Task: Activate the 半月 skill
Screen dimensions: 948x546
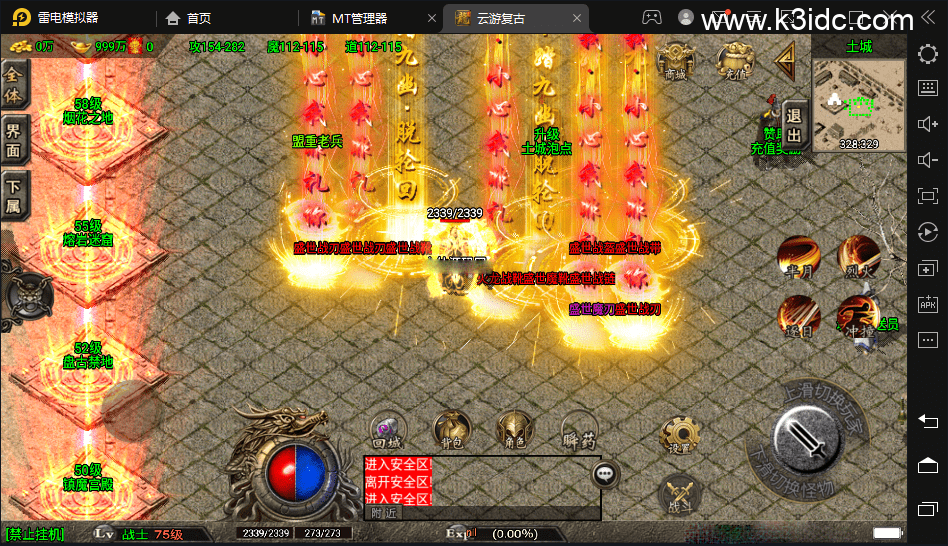Action: [797, 257]
